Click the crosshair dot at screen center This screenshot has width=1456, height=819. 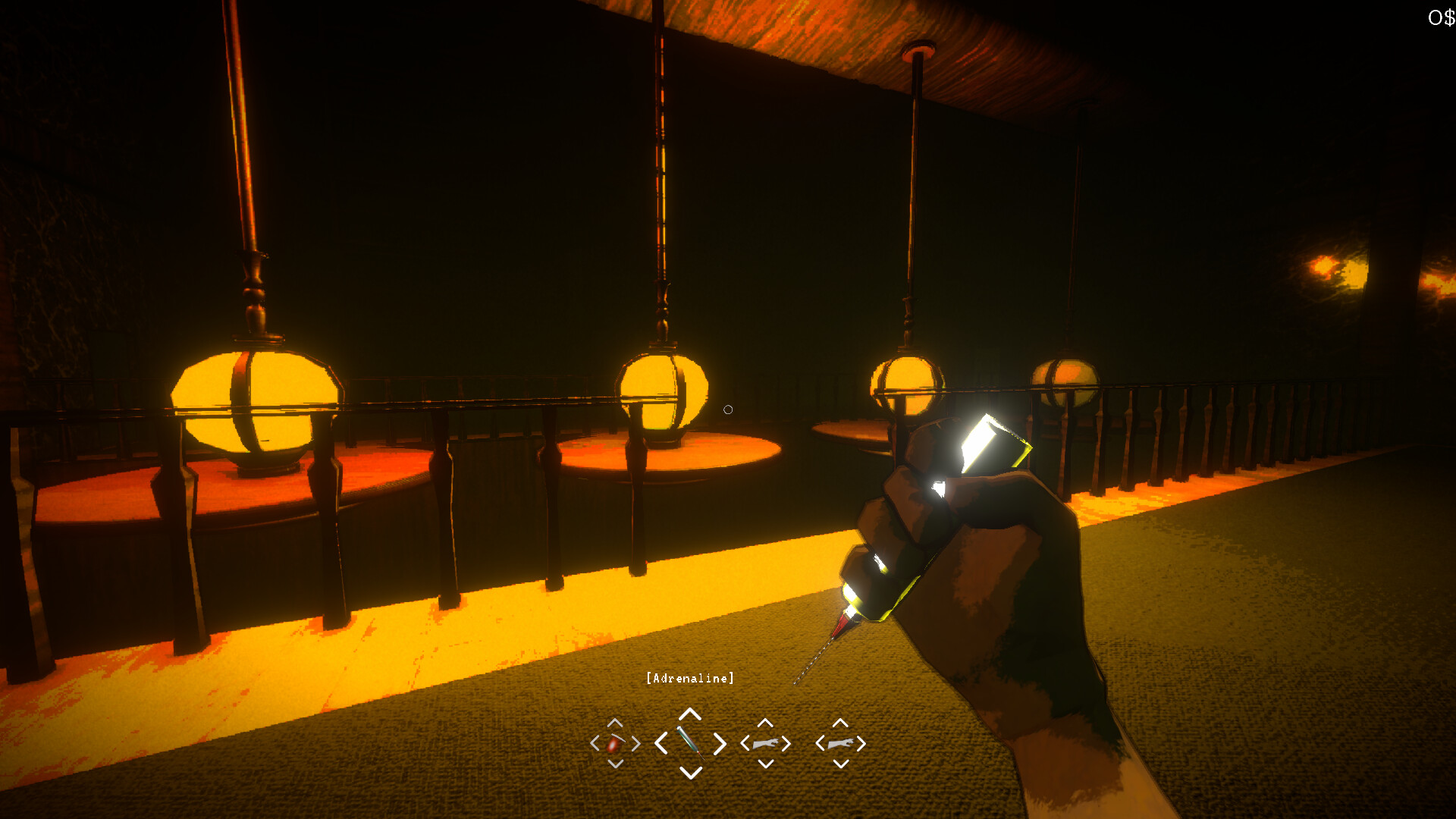click(728, 409)
